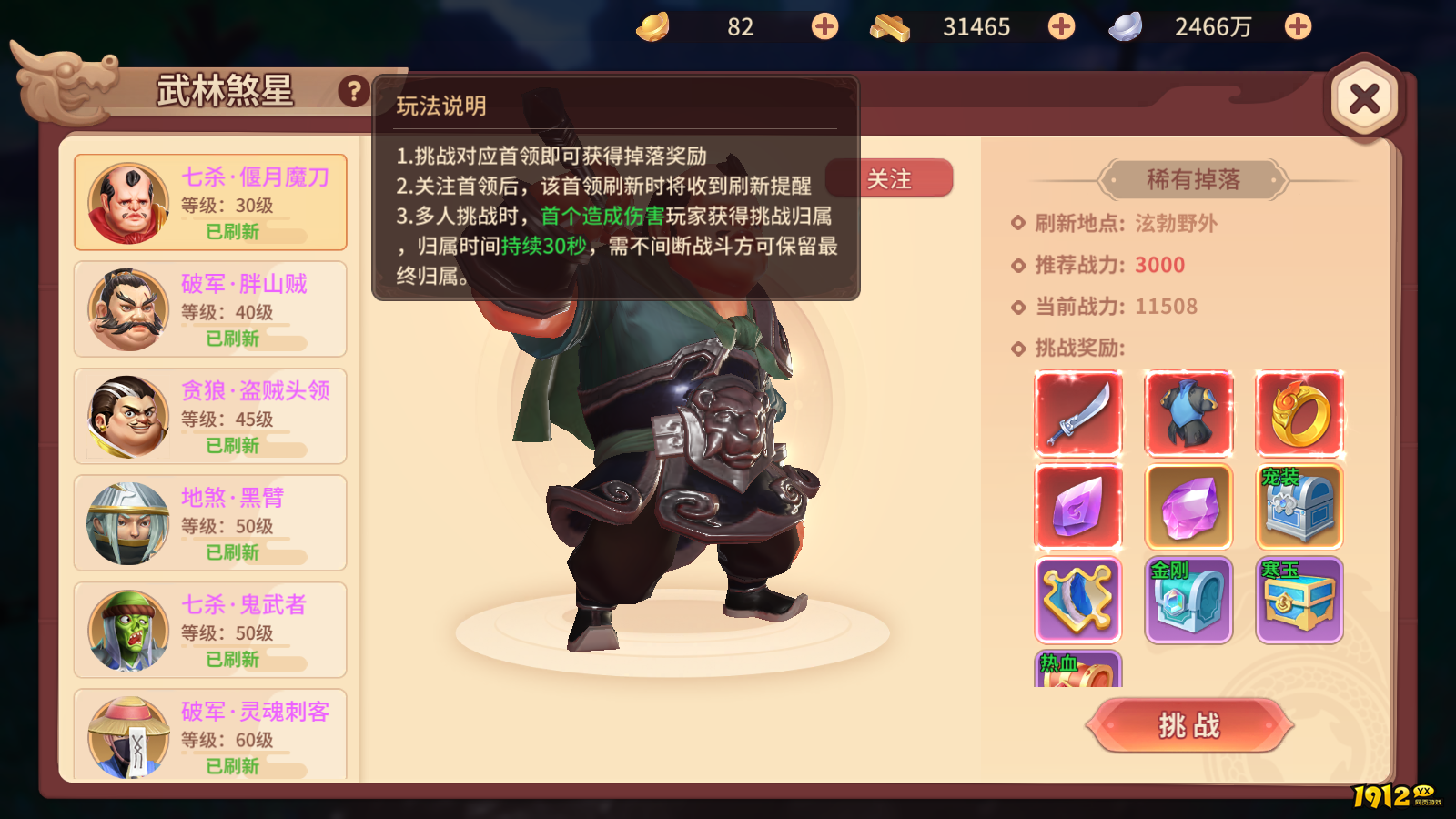Select the 地煞·黑臂 boss entry
The image size is (1456, 819).
tap(209, 523)
